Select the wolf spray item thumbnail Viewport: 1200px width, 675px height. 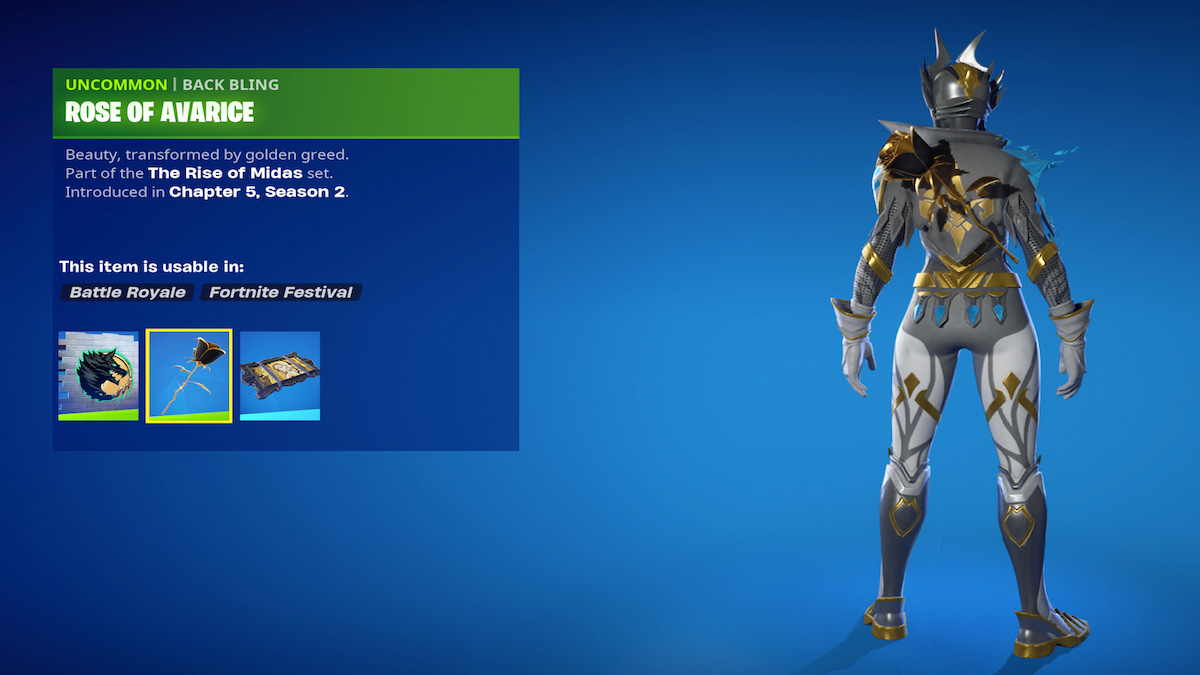(98, 375)
